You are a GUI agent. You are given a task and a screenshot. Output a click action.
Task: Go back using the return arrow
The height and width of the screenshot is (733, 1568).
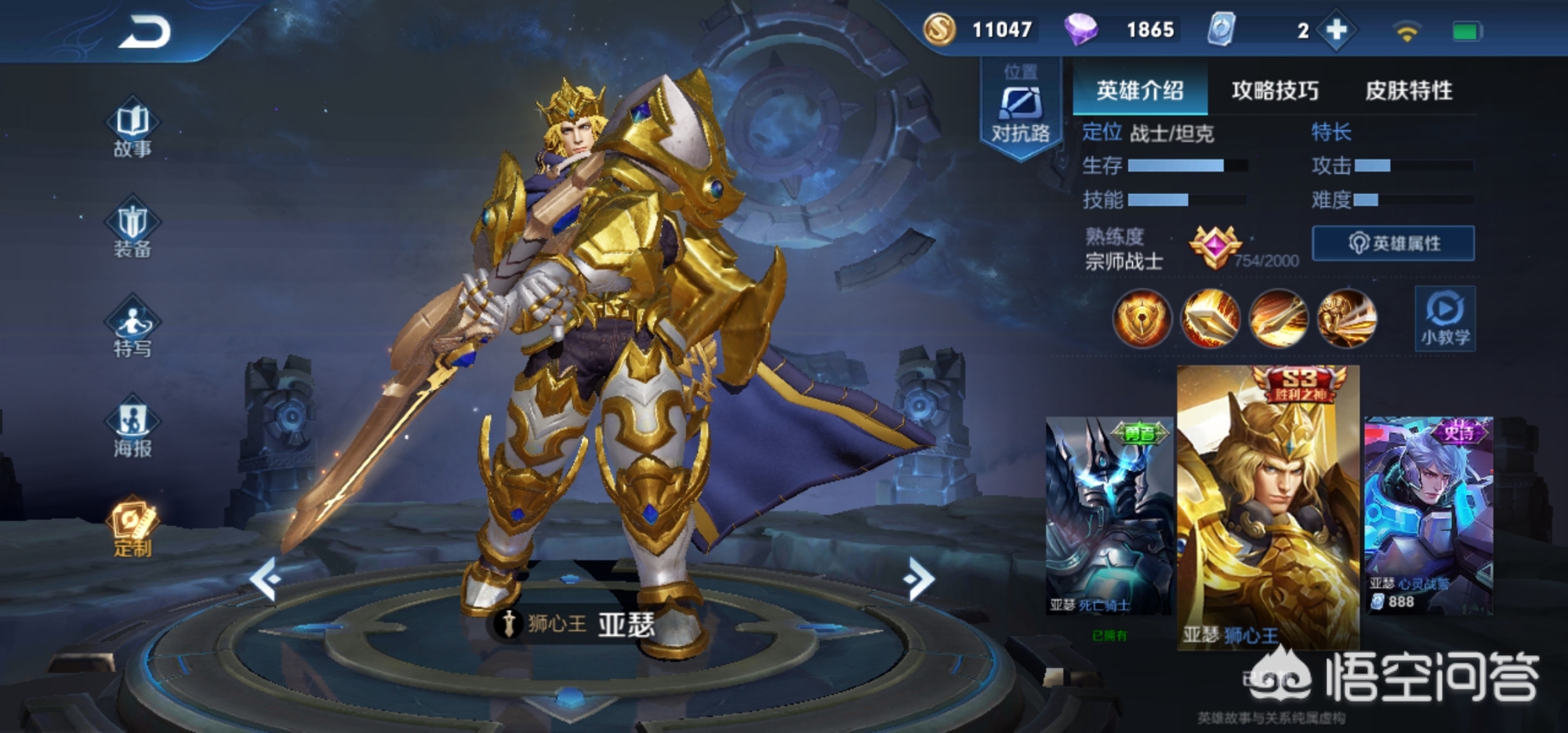144,33
